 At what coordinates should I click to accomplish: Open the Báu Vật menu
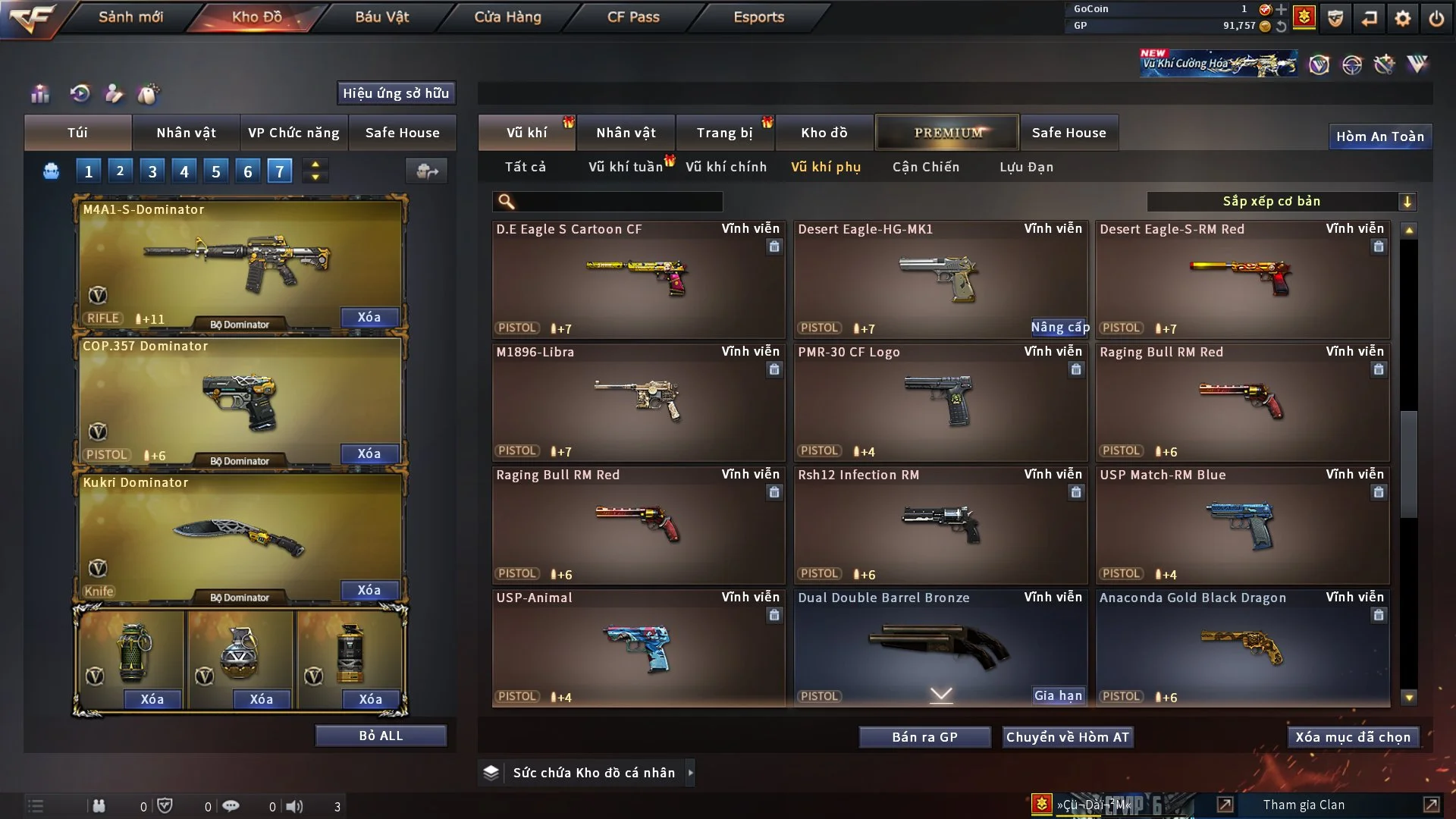381,17
